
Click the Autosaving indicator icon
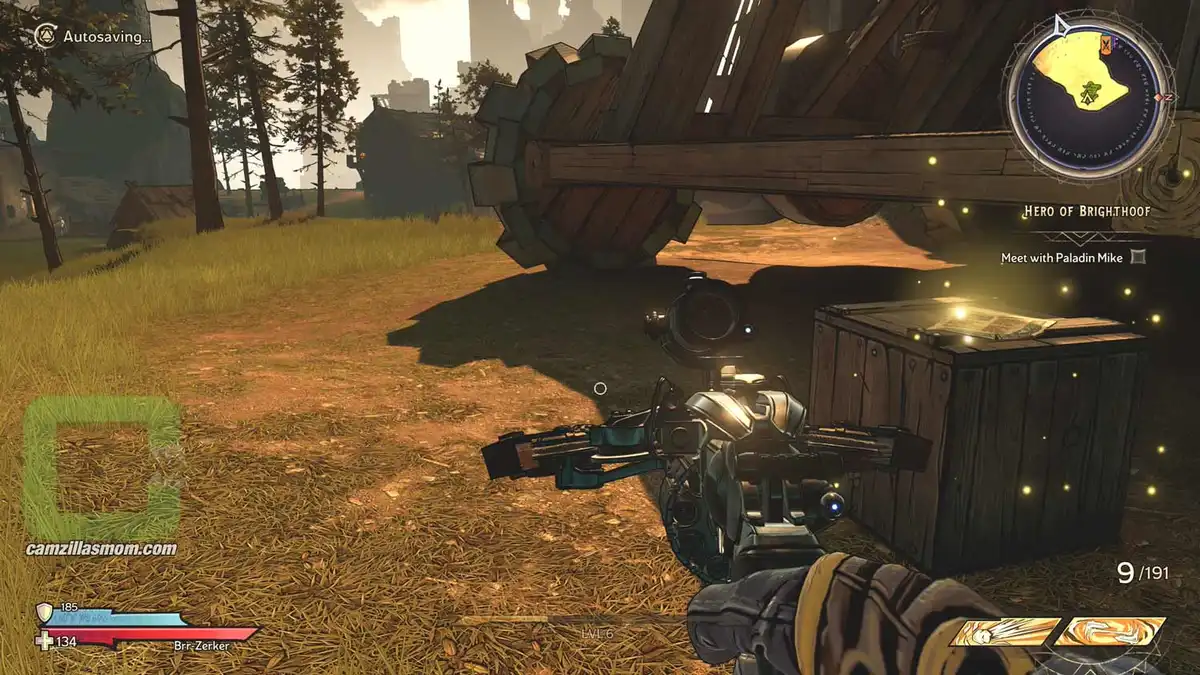[45, 36]
